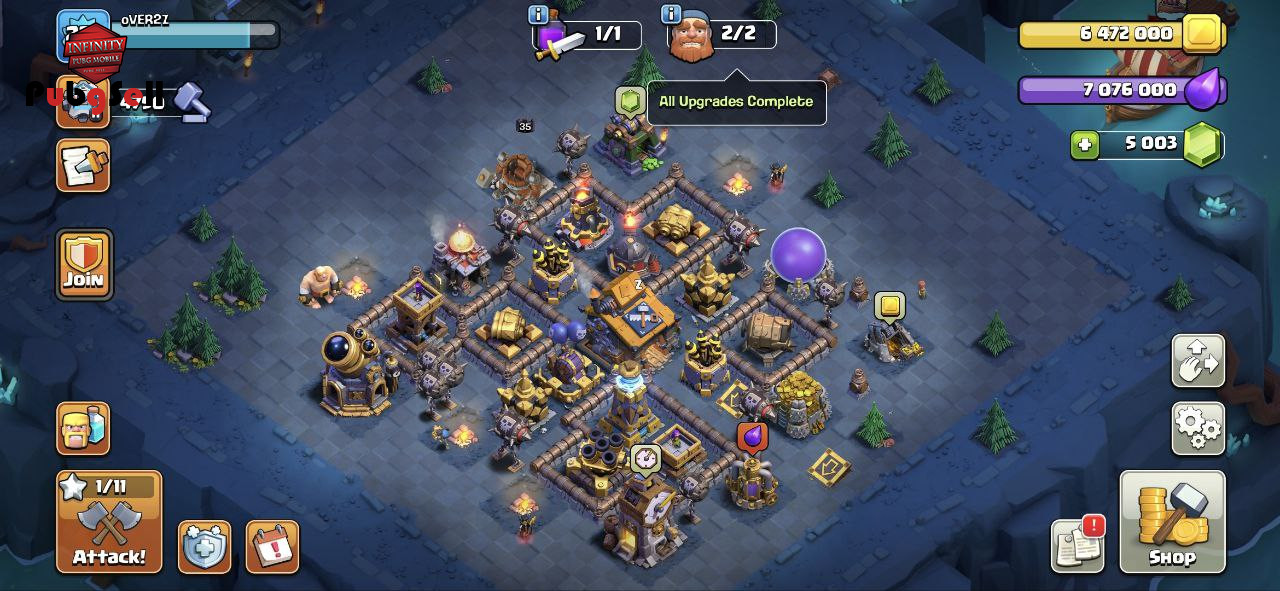Open the Shop
This screenshot has width=1280, height=591.
[x=1172, y=522]
